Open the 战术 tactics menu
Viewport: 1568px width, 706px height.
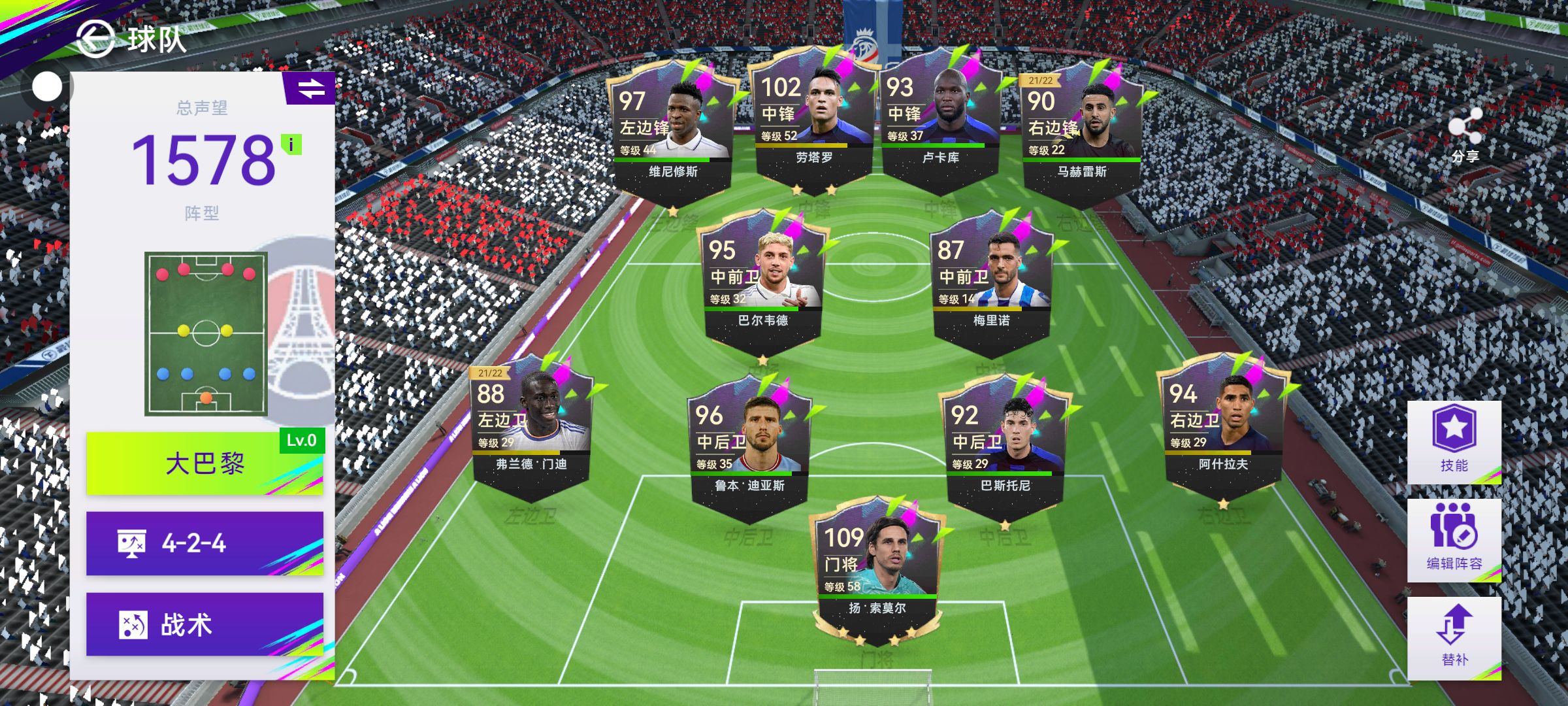click(x=204, y=624)
